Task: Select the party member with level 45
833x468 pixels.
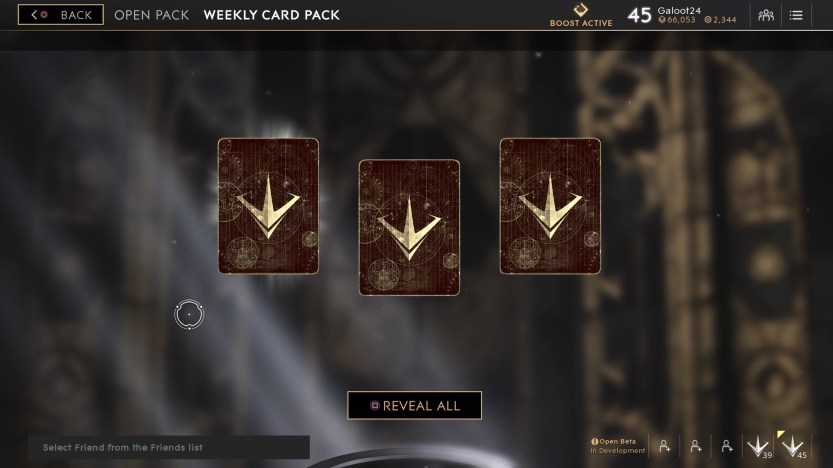Action: coord(793,446)
